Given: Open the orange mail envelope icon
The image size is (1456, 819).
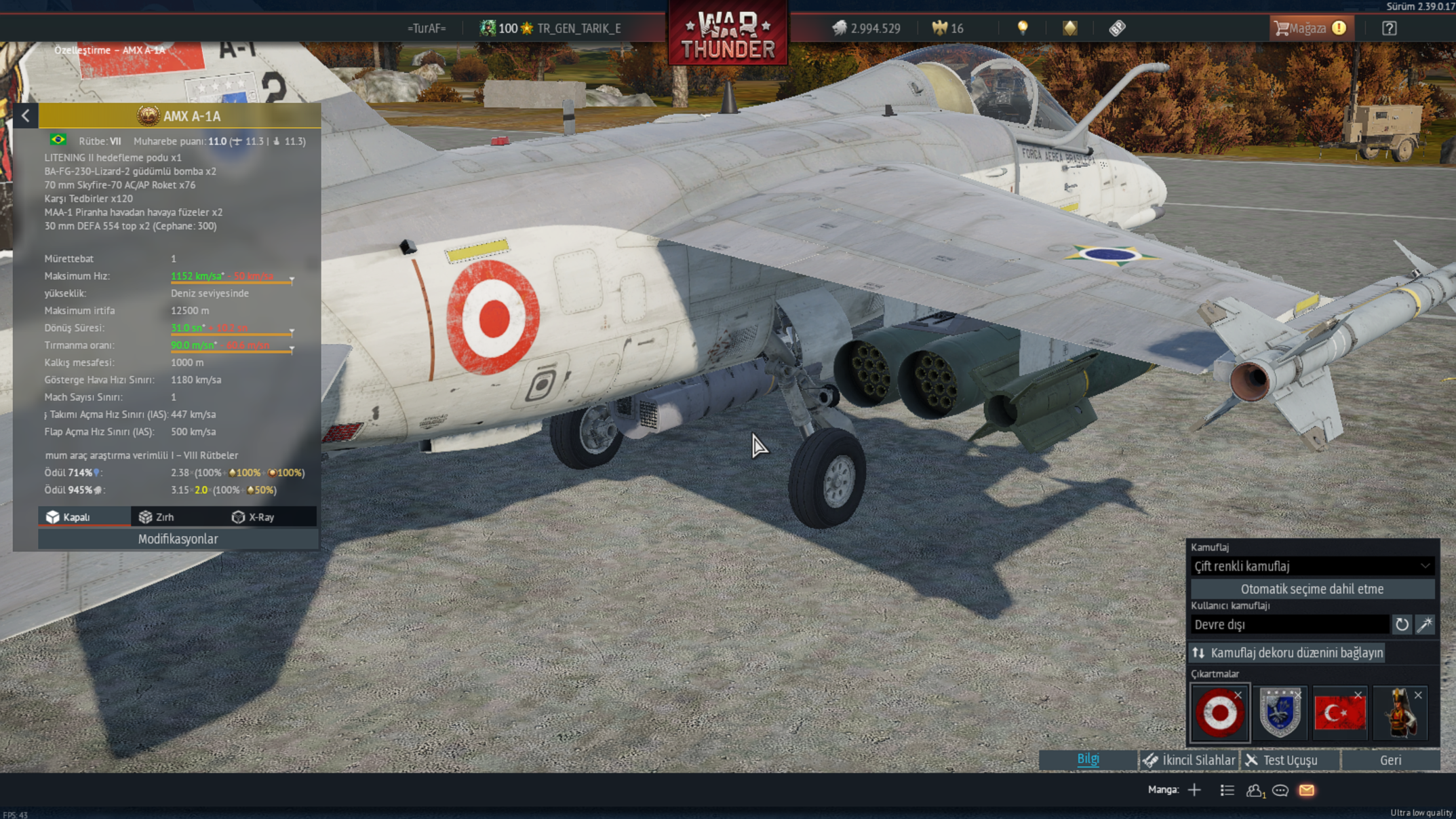Looking at the screenshot, I should click(x=1307, y=791).
